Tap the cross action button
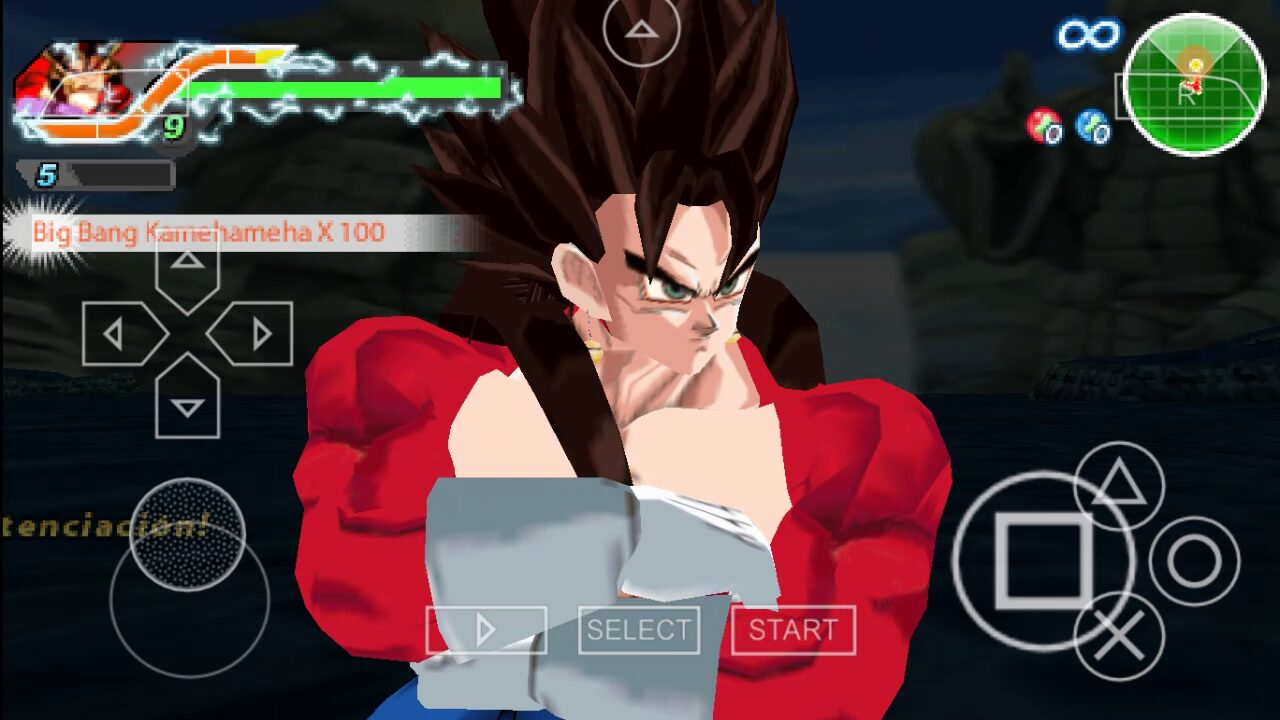The height and width of the screenshot is (720, 1280). point(1119,637)
